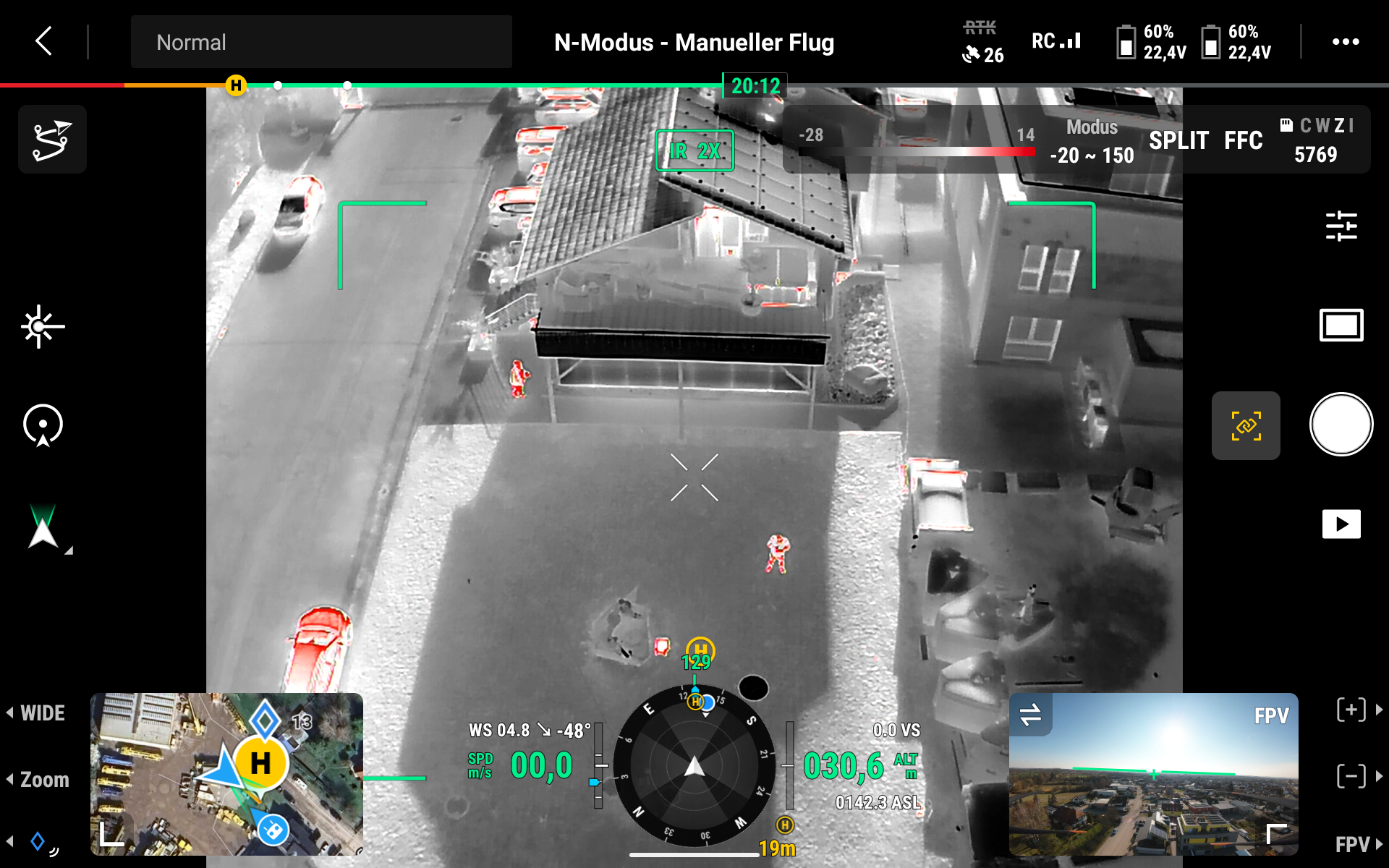The width and height of the screenshot is (1389, 868).
Task: Open the three-dots overflow menu
Action: pos(1345,42)
